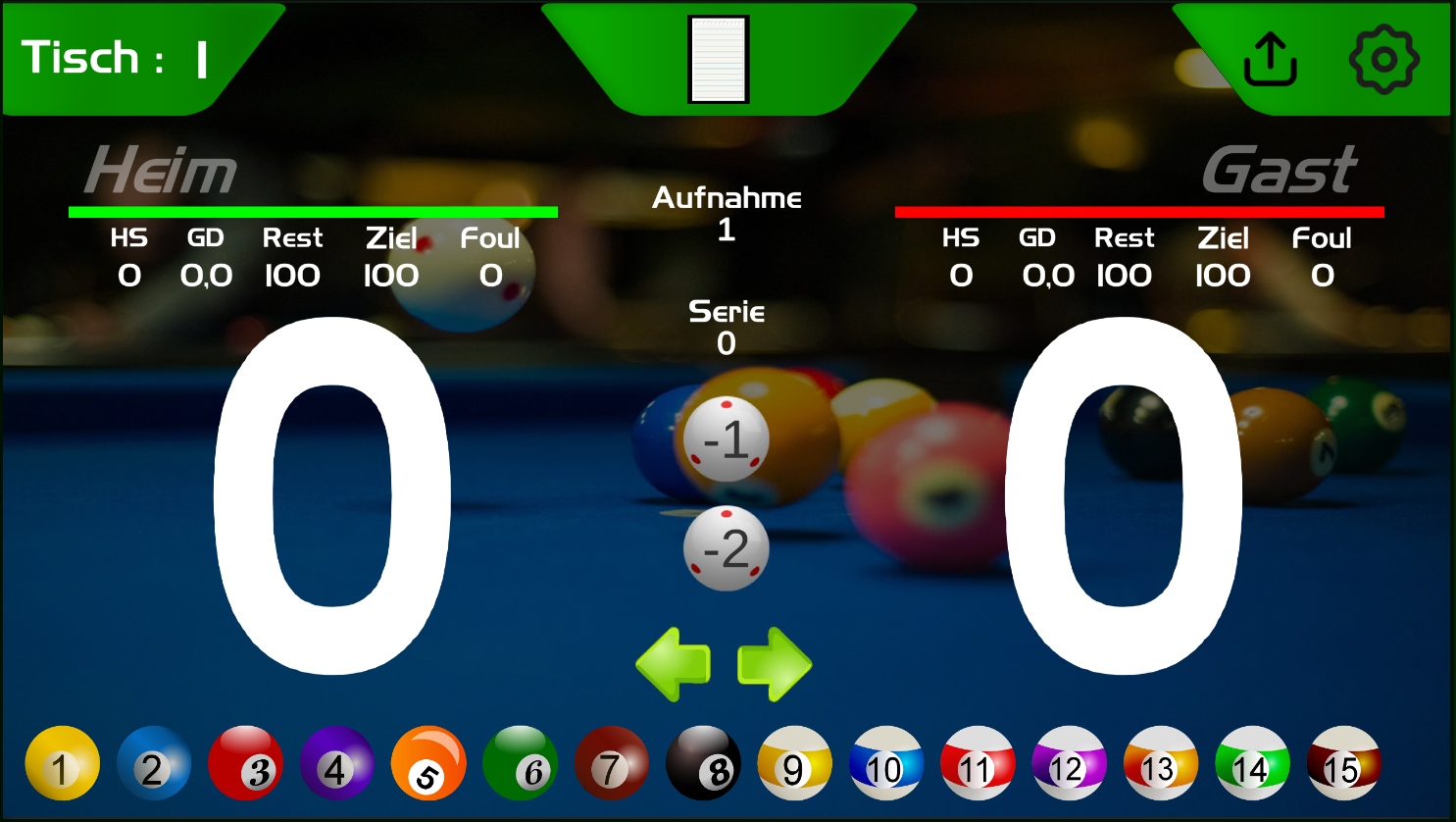This screenshot has width=1456, height=822.
Task: Click the -2 cue ball
Action: 727,546
